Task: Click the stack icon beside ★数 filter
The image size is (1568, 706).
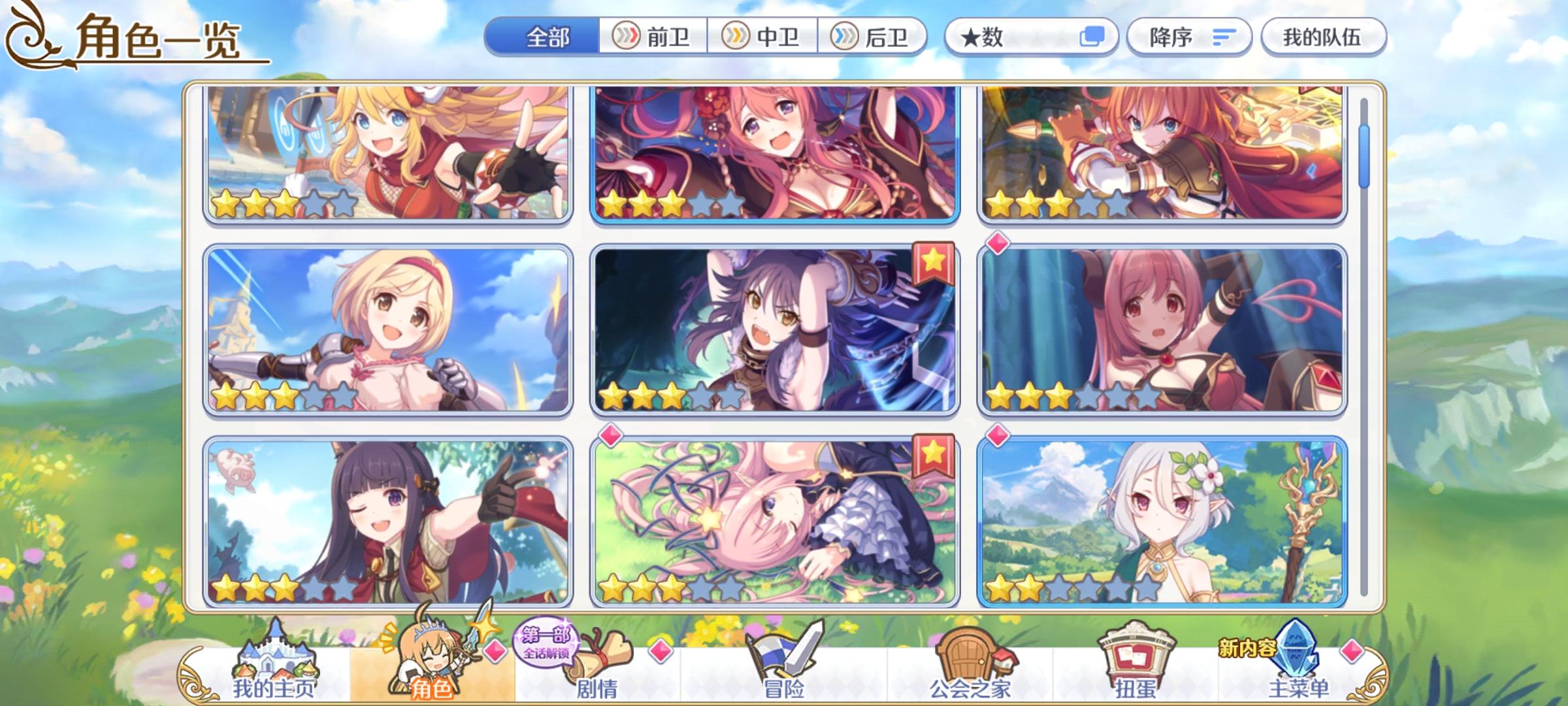Action: (1091, 37)
